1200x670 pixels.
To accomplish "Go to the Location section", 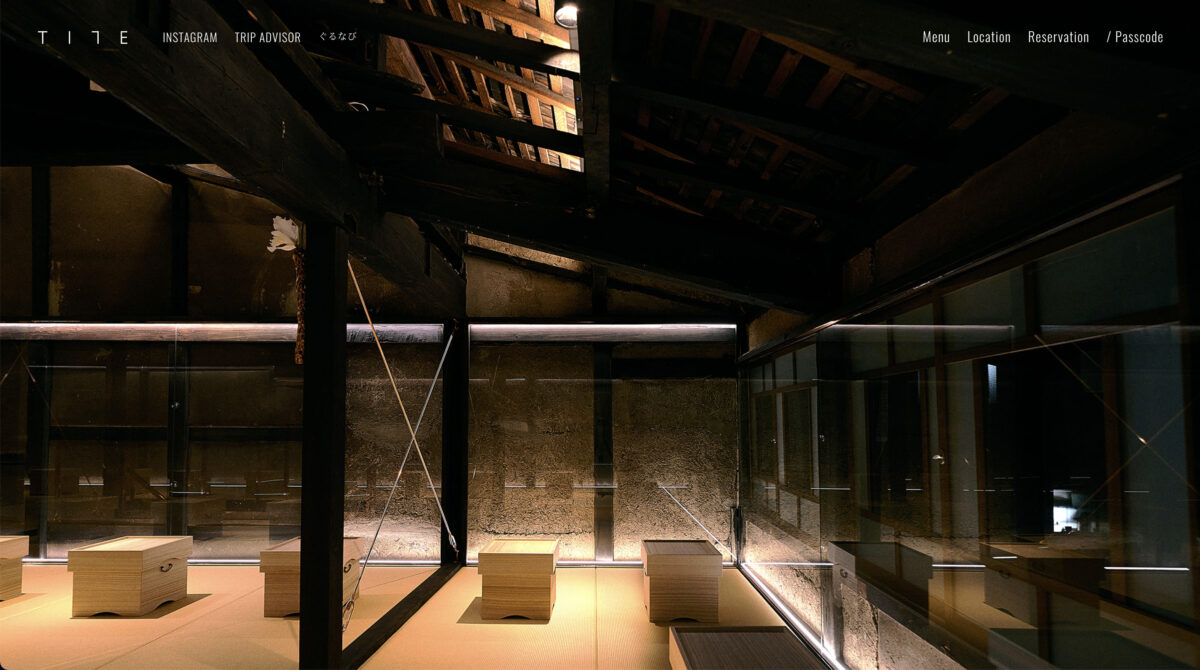I will [x=988, y=37].
